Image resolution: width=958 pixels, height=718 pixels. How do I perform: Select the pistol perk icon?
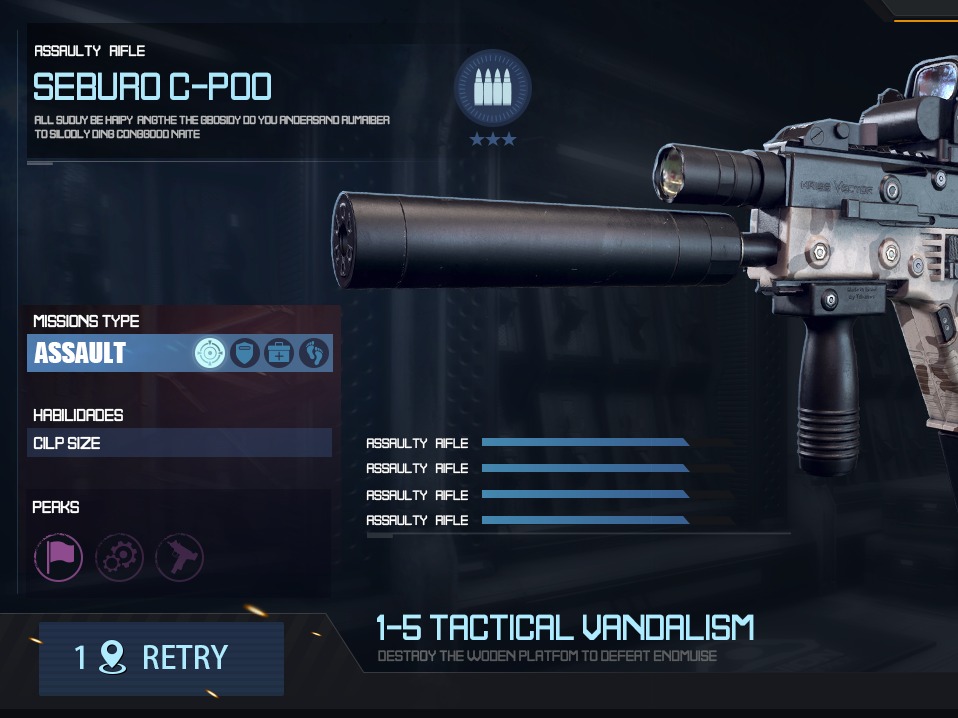click(180, 557)
